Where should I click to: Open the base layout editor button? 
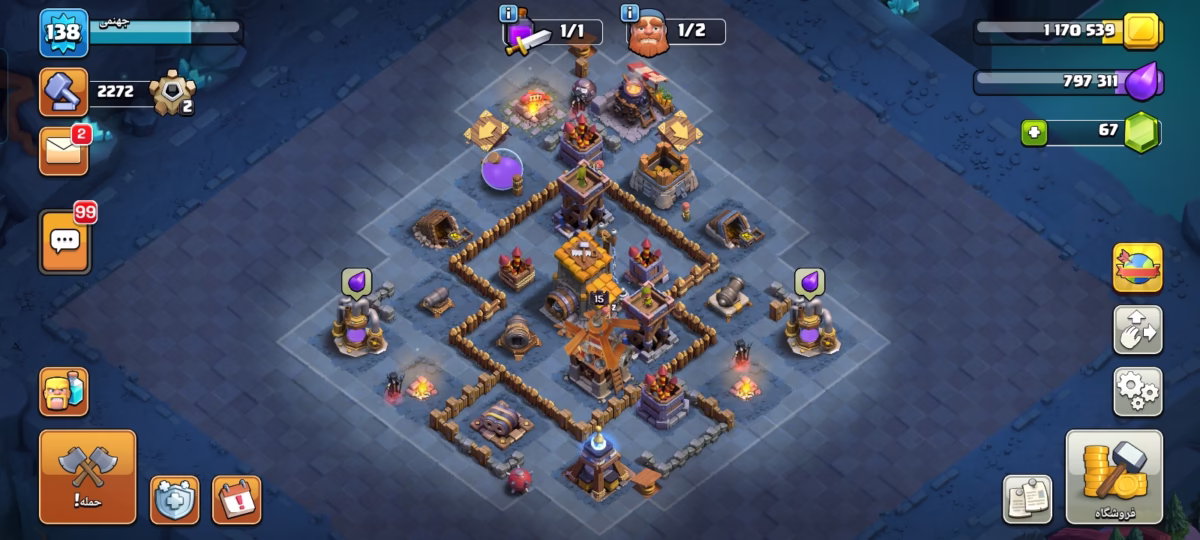pyautogui.click(x=1137, y=330)
